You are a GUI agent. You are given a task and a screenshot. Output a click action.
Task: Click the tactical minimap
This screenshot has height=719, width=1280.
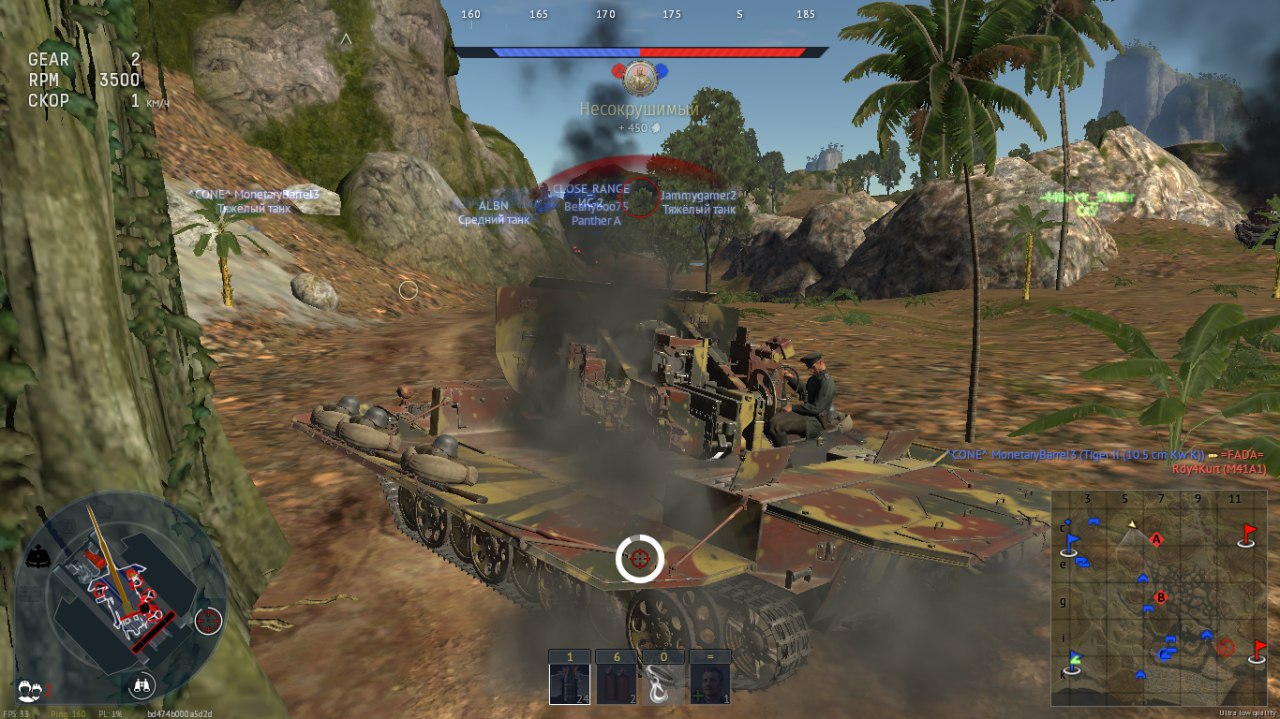coord(1160,598)
